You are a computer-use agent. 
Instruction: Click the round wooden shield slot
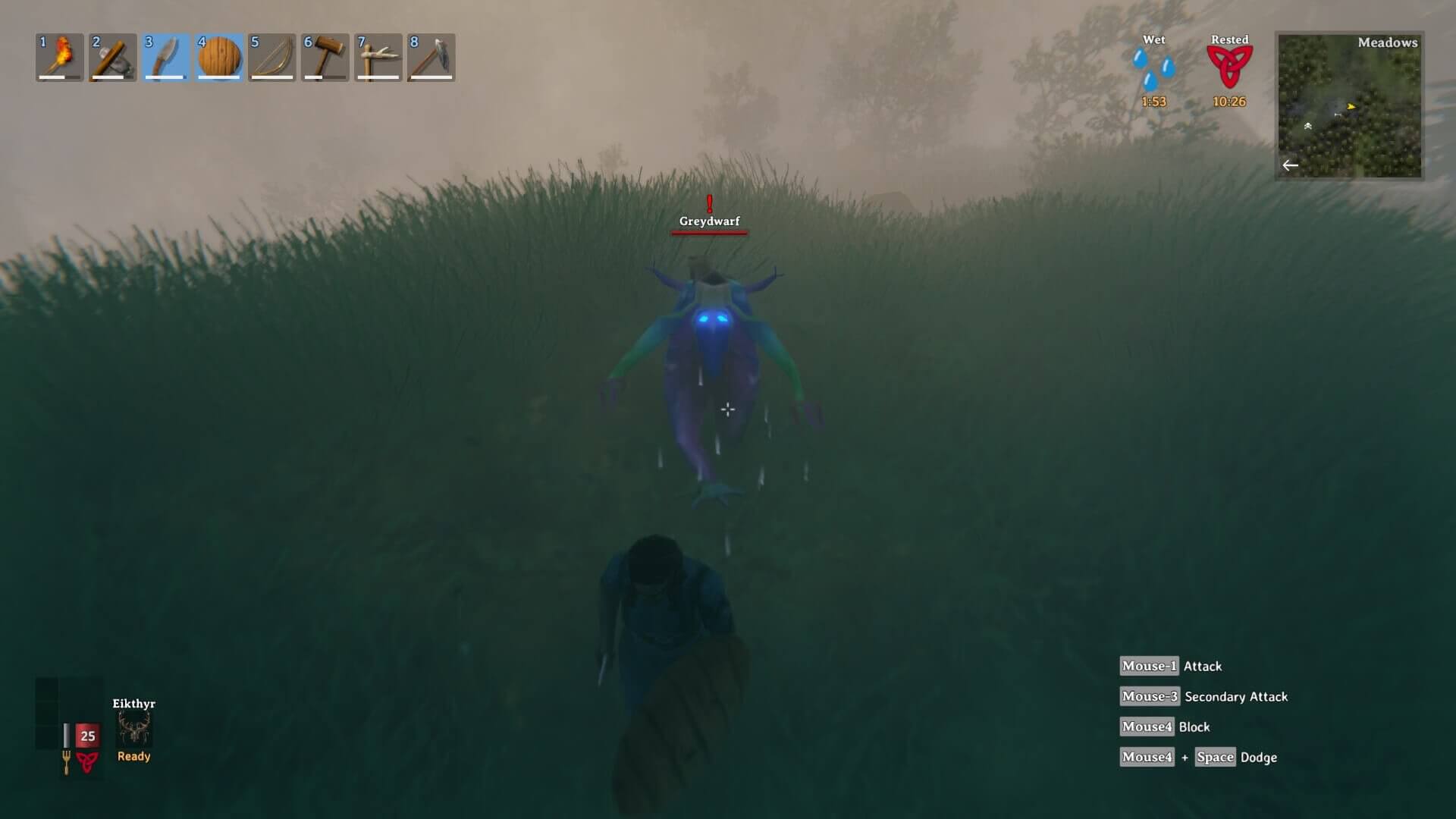219,57
